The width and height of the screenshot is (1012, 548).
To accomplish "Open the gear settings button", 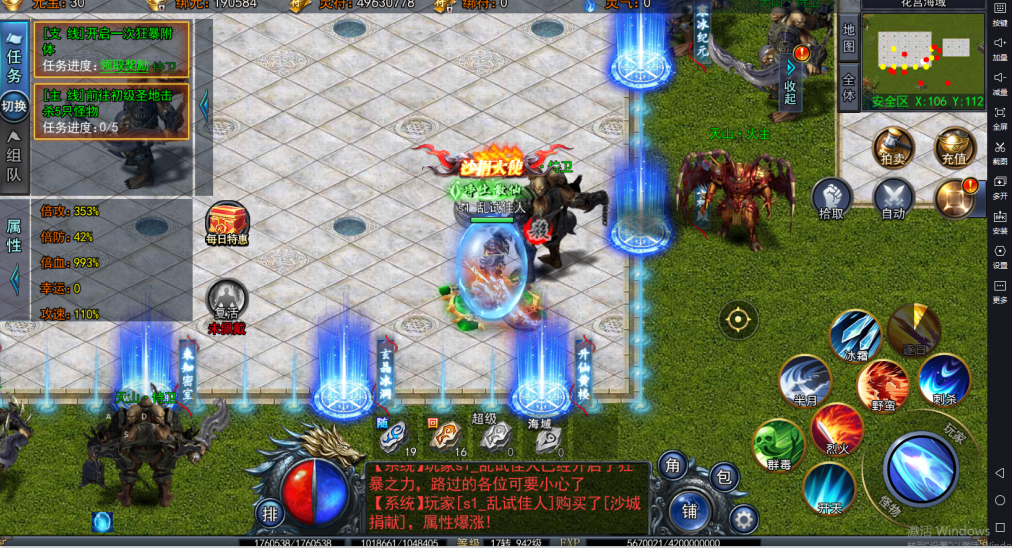I will 743,518.
